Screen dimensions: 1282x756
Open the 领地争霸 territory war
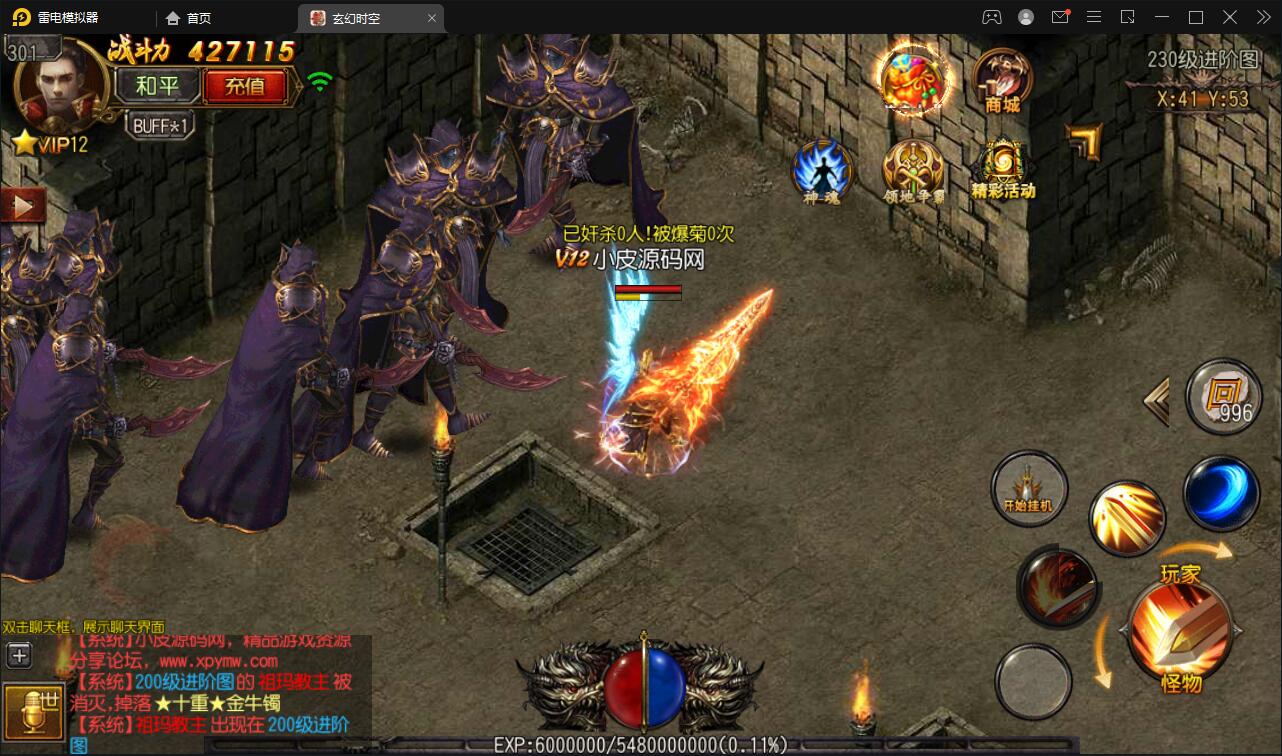pos(913,172)
